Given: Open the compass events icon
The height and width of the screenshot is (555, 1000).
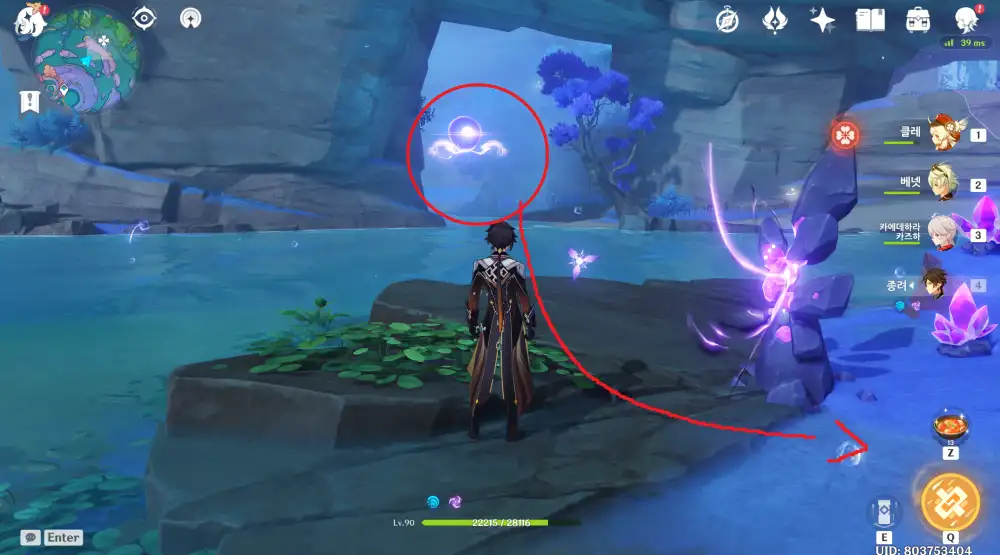Looking at the screenshot, I should click(x=728, y=20).
